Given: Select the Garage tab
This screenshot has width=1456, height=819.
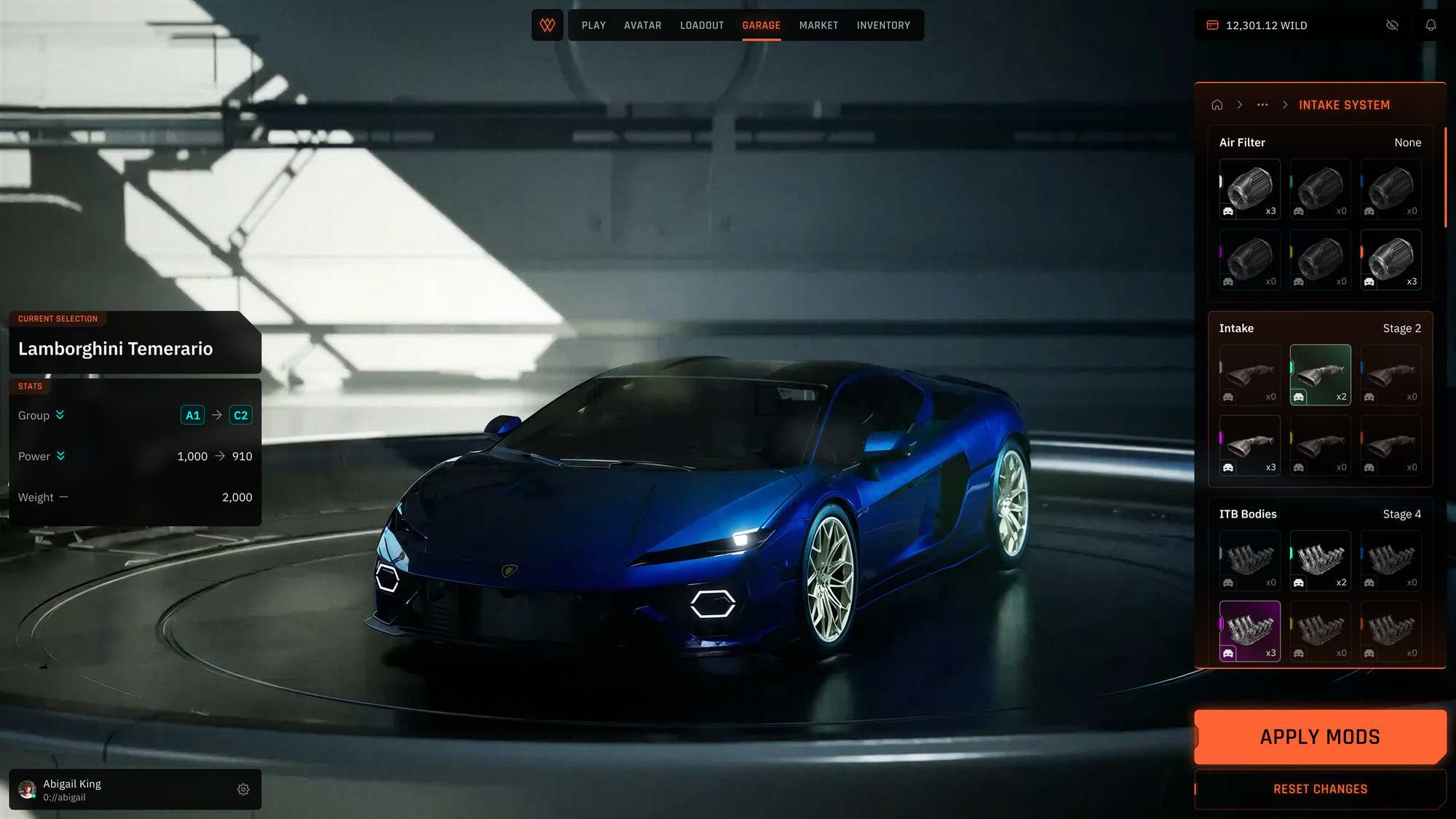Looking at the screenshot, I should pyautogui.click(x=761, y=25).
